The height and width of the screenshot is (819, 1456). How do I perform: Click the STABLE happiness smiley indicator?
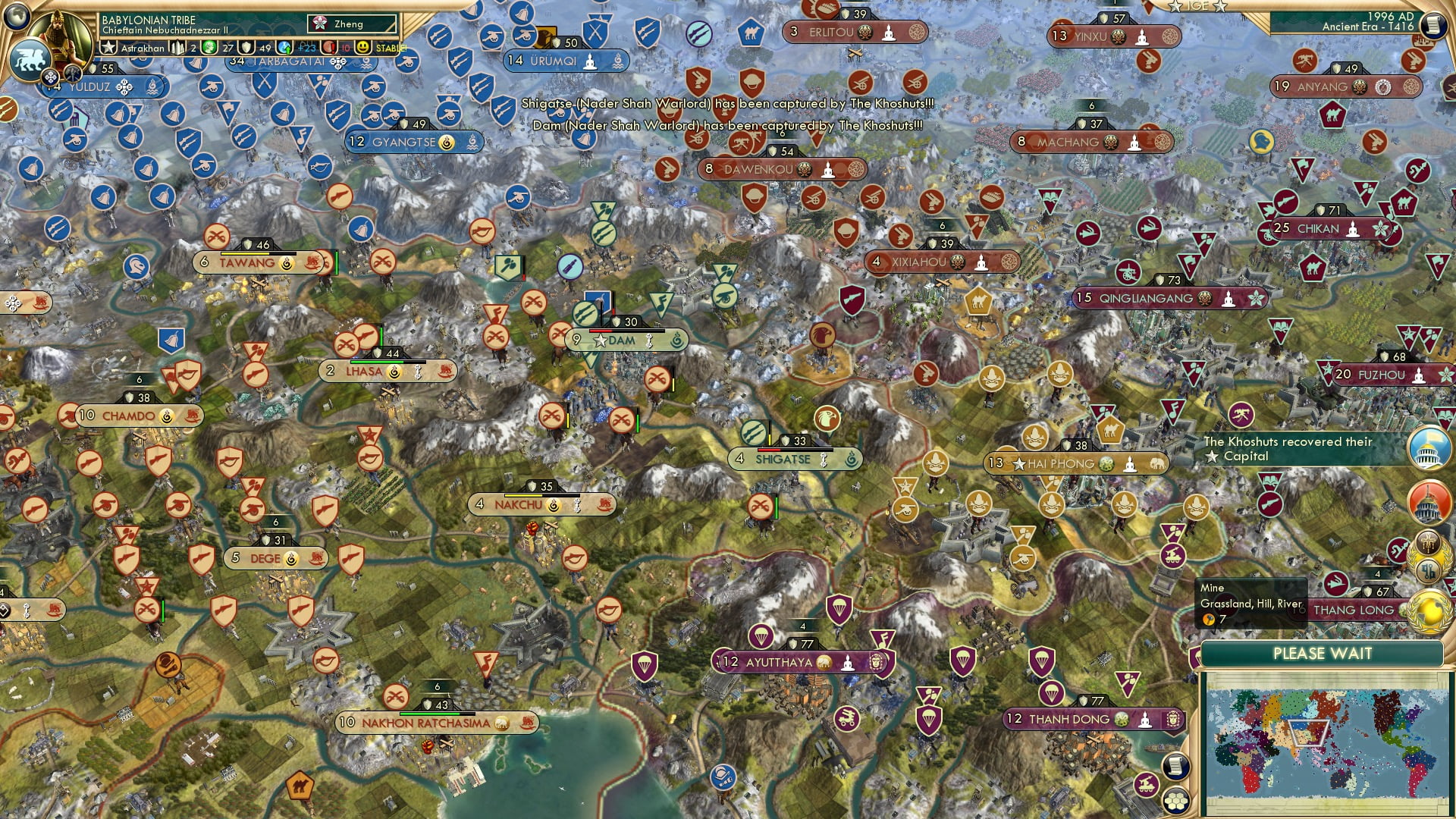point(362,47)
